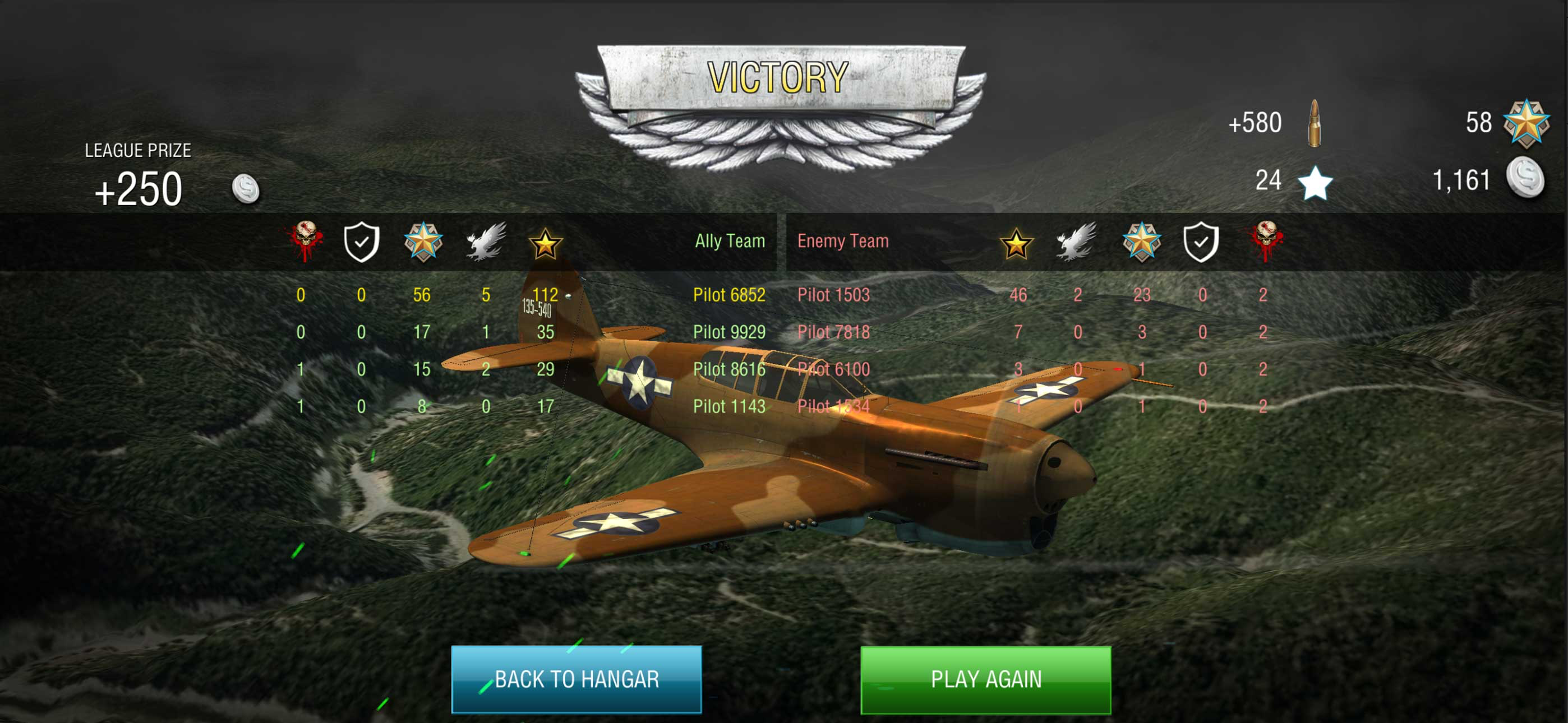
Task: Click Pilot 7818 in the Enemy Team column
Action: coord(833,332)
